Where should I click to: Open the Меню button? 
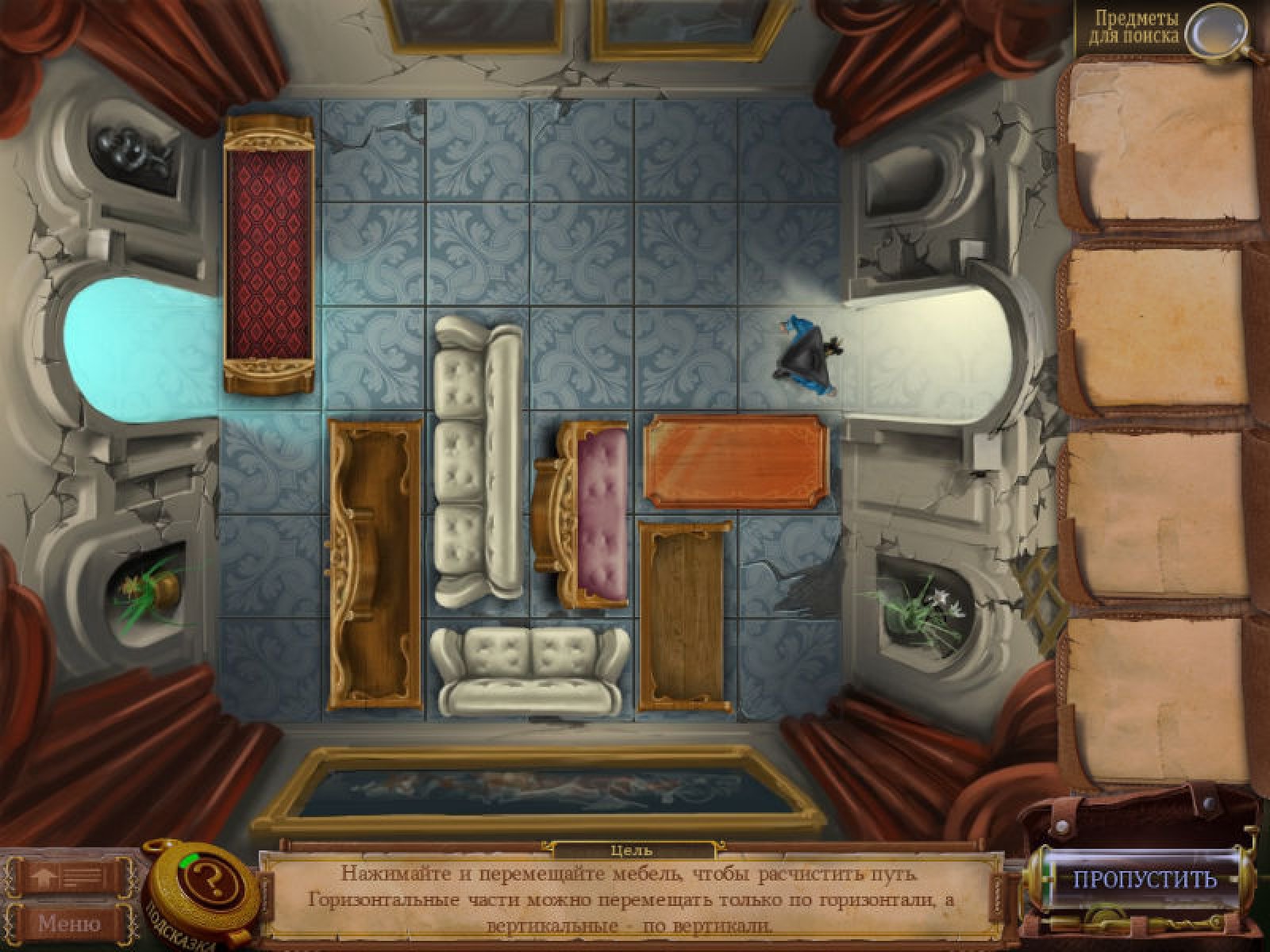coord(70,924)
